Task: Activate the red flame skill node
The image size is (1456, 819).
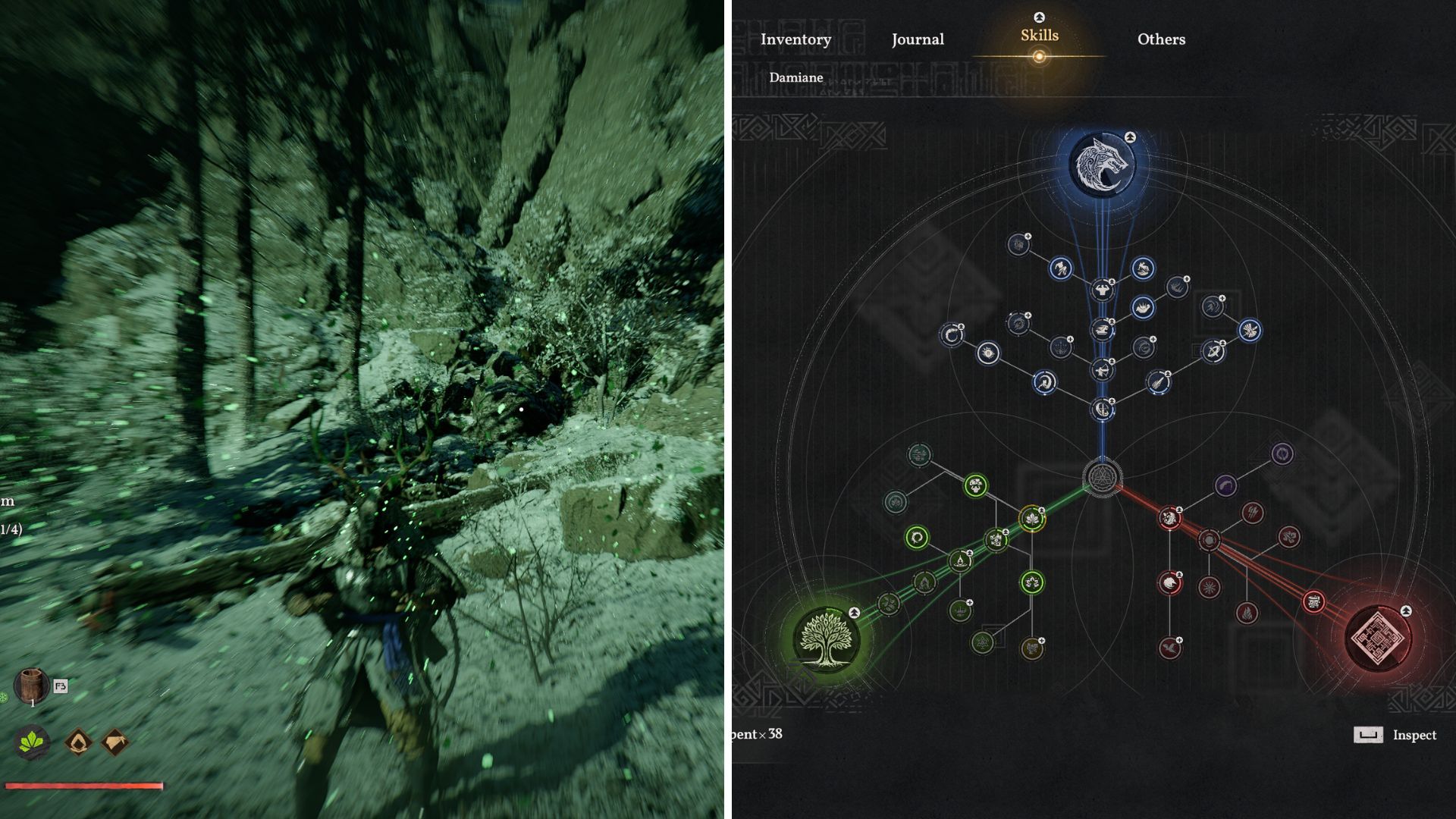Action: (x=1246, y=612)
